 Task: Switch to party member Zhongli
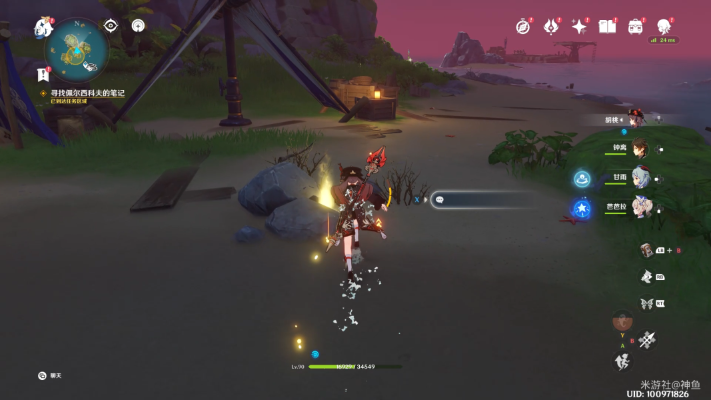(638, 148)
